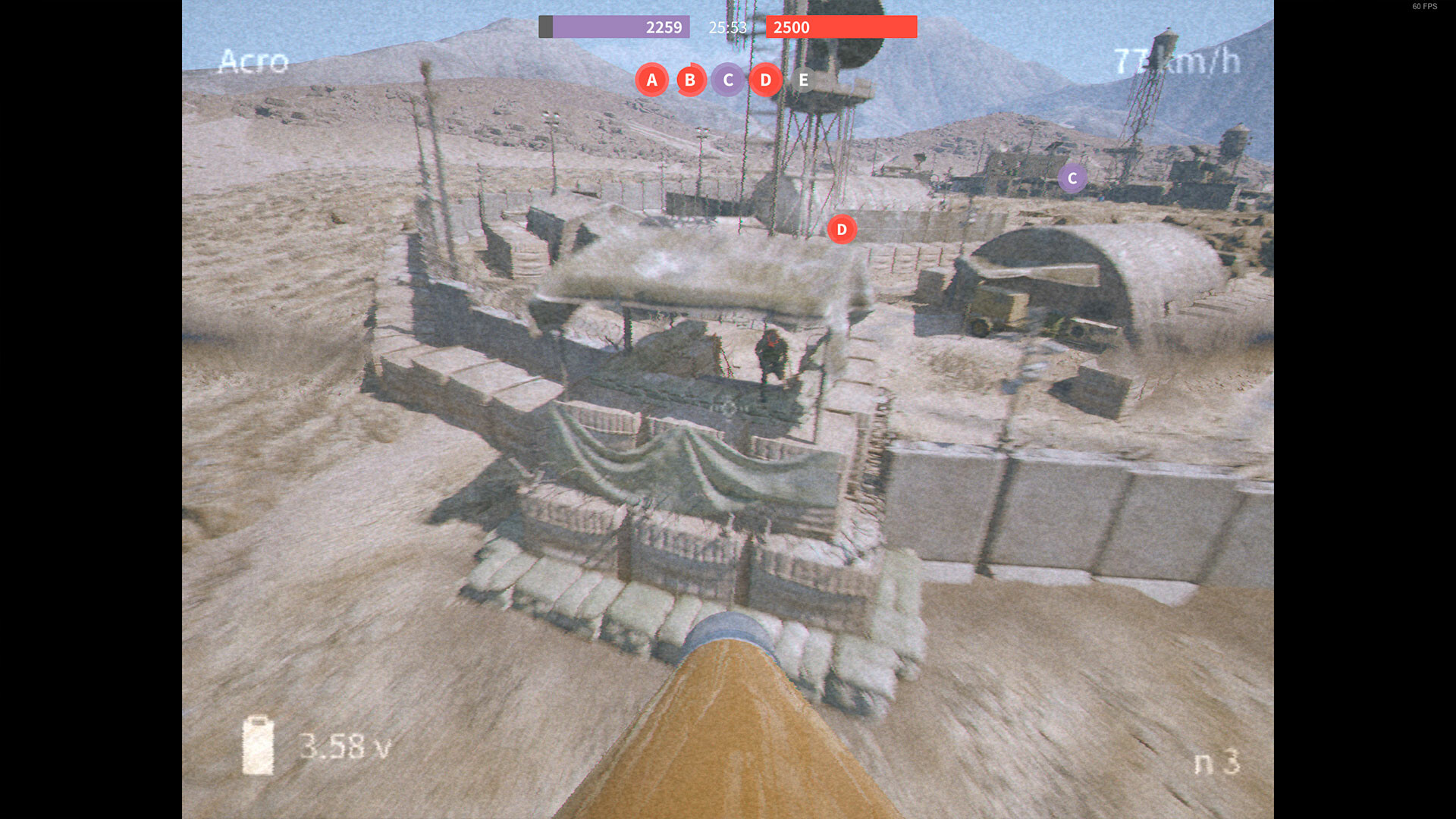Expand the red team score bar
1456x819 pixels.
(841, 27)
